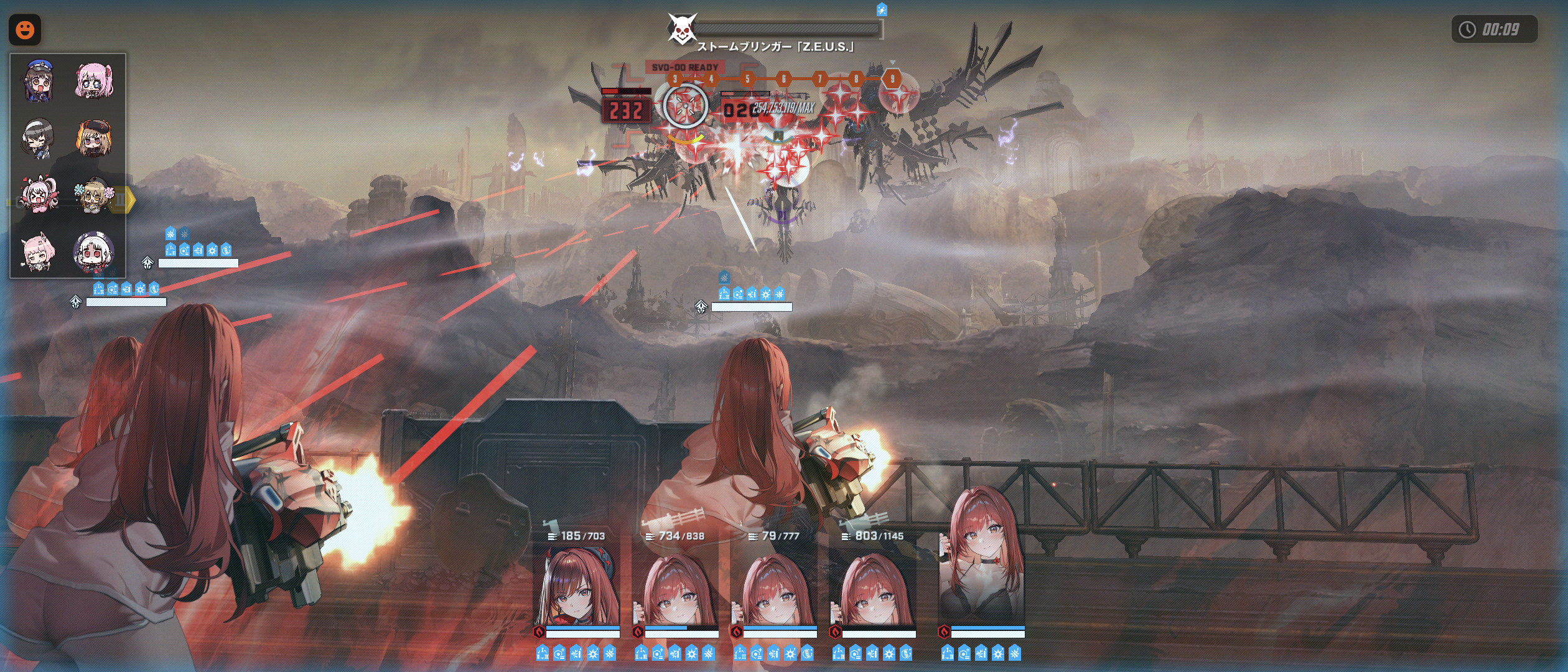Toggle the orange smiley emote button

click(x=25, y=29)
